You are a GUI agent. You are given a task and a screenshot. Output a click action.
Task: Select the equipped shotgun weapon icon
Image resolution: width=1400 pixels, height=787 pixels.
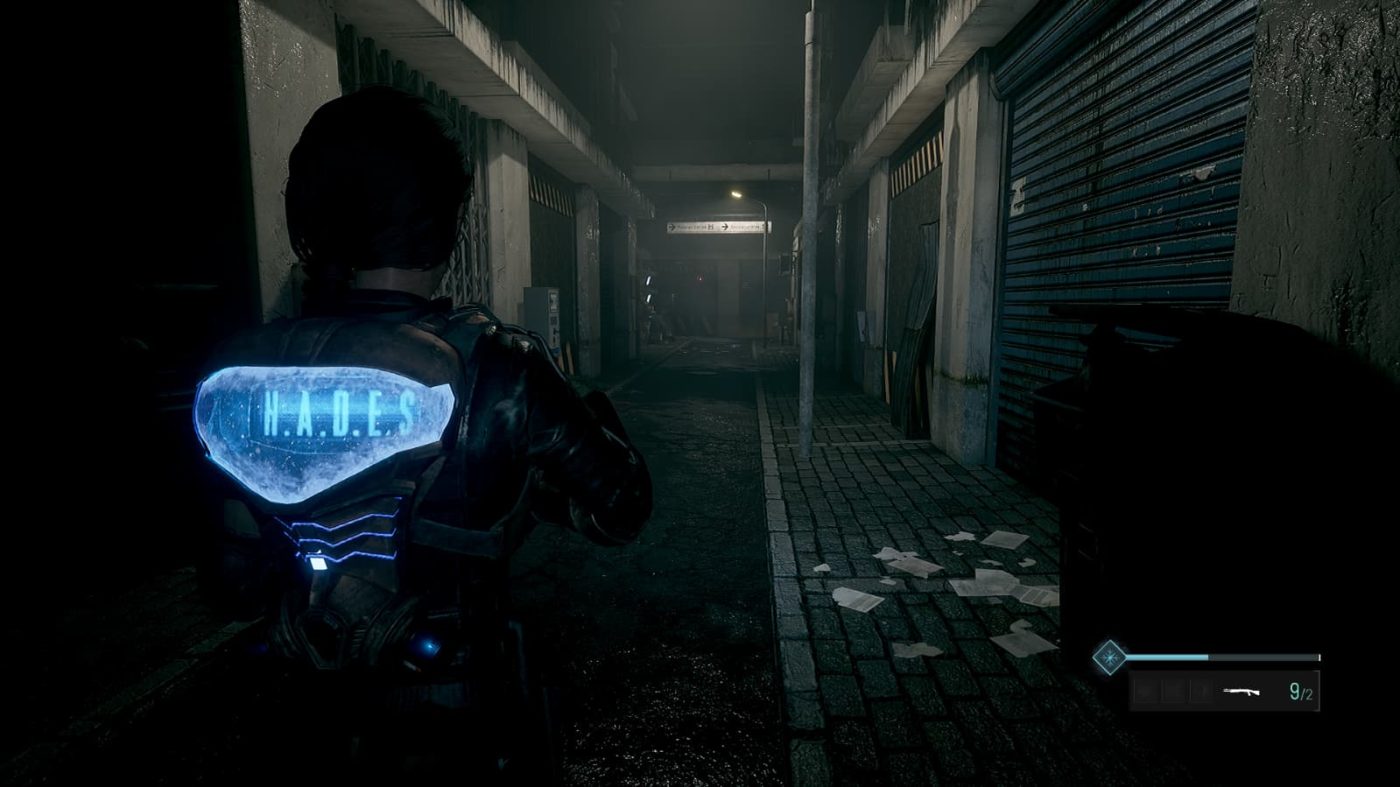1242,691
